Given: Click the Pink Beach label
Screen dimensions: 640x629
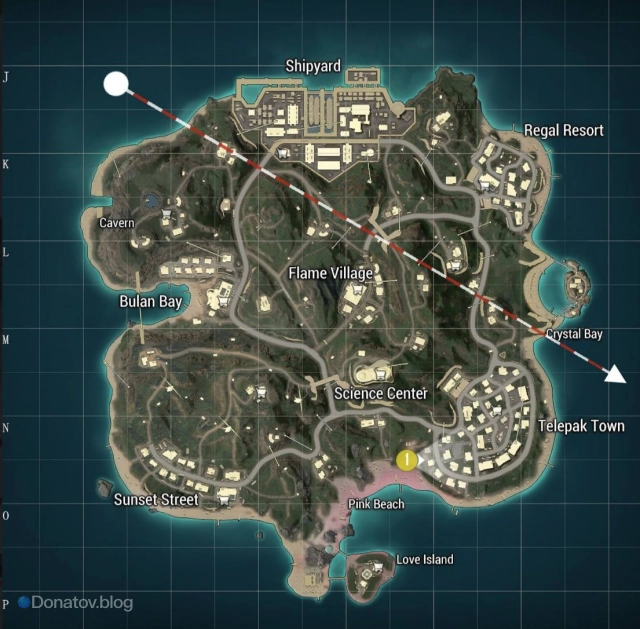Looking at the screenshot, I should coord(376,504).
